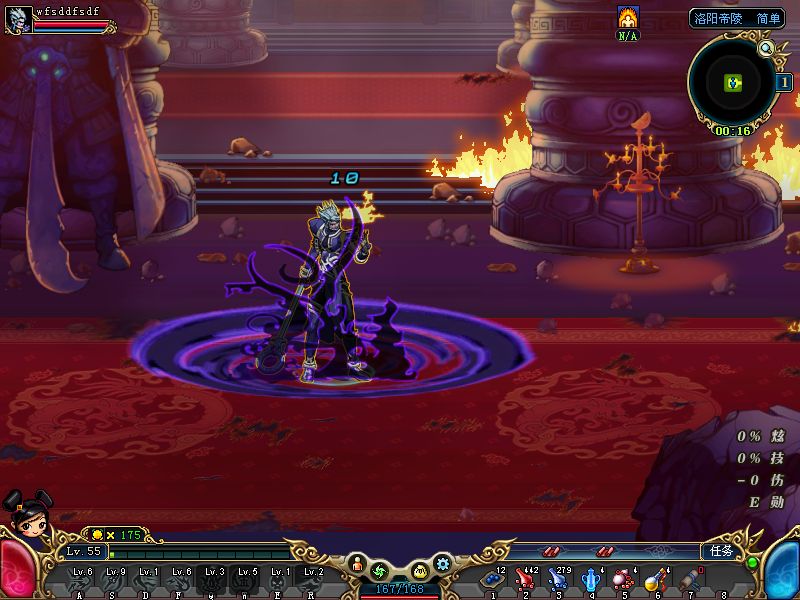Use the scroll item in slot 7
The width and height of the screenshot is (800, 600).
coord(690,579)
